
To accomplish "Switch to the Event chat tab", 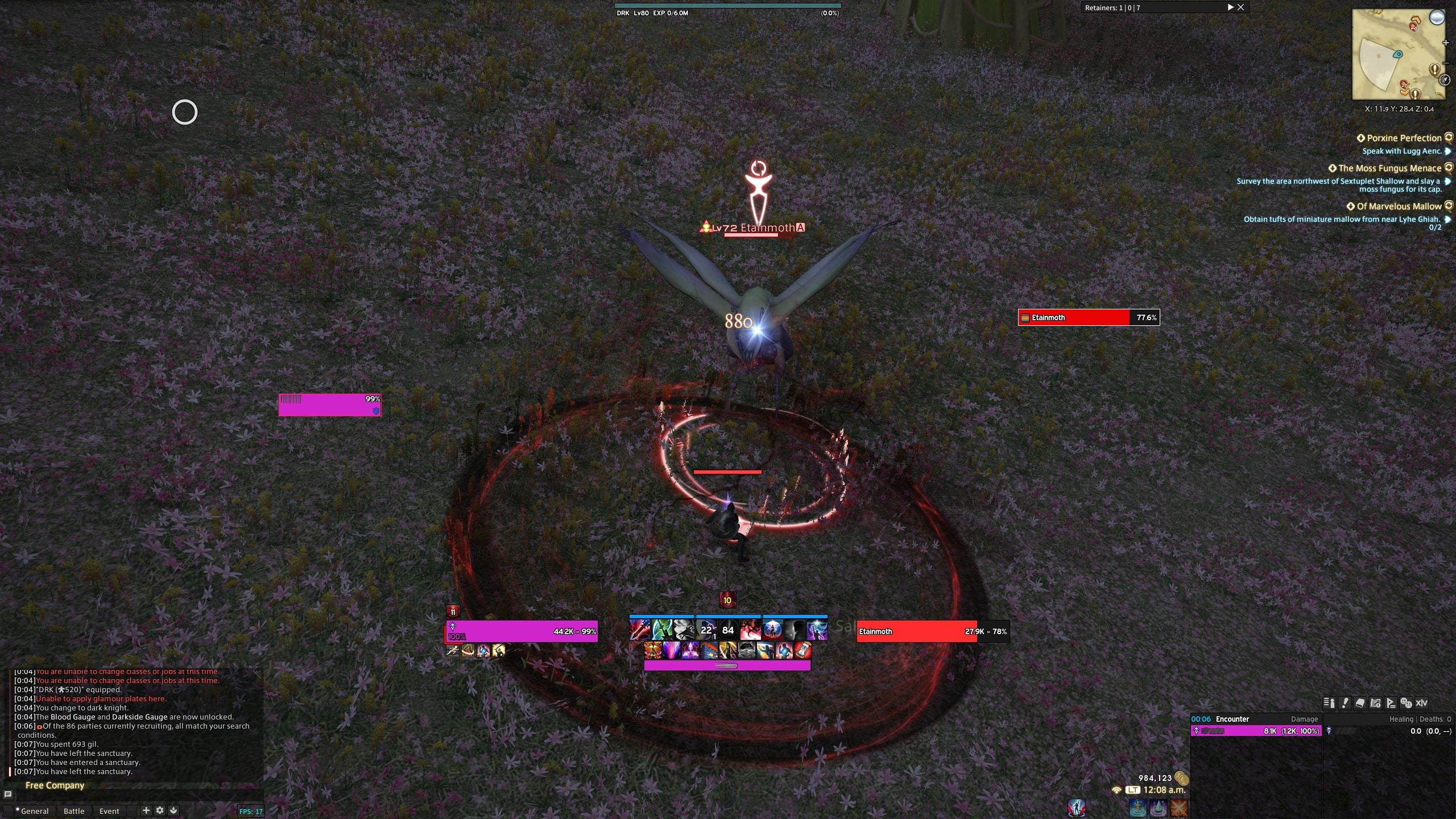I will [x=109, y=811].
